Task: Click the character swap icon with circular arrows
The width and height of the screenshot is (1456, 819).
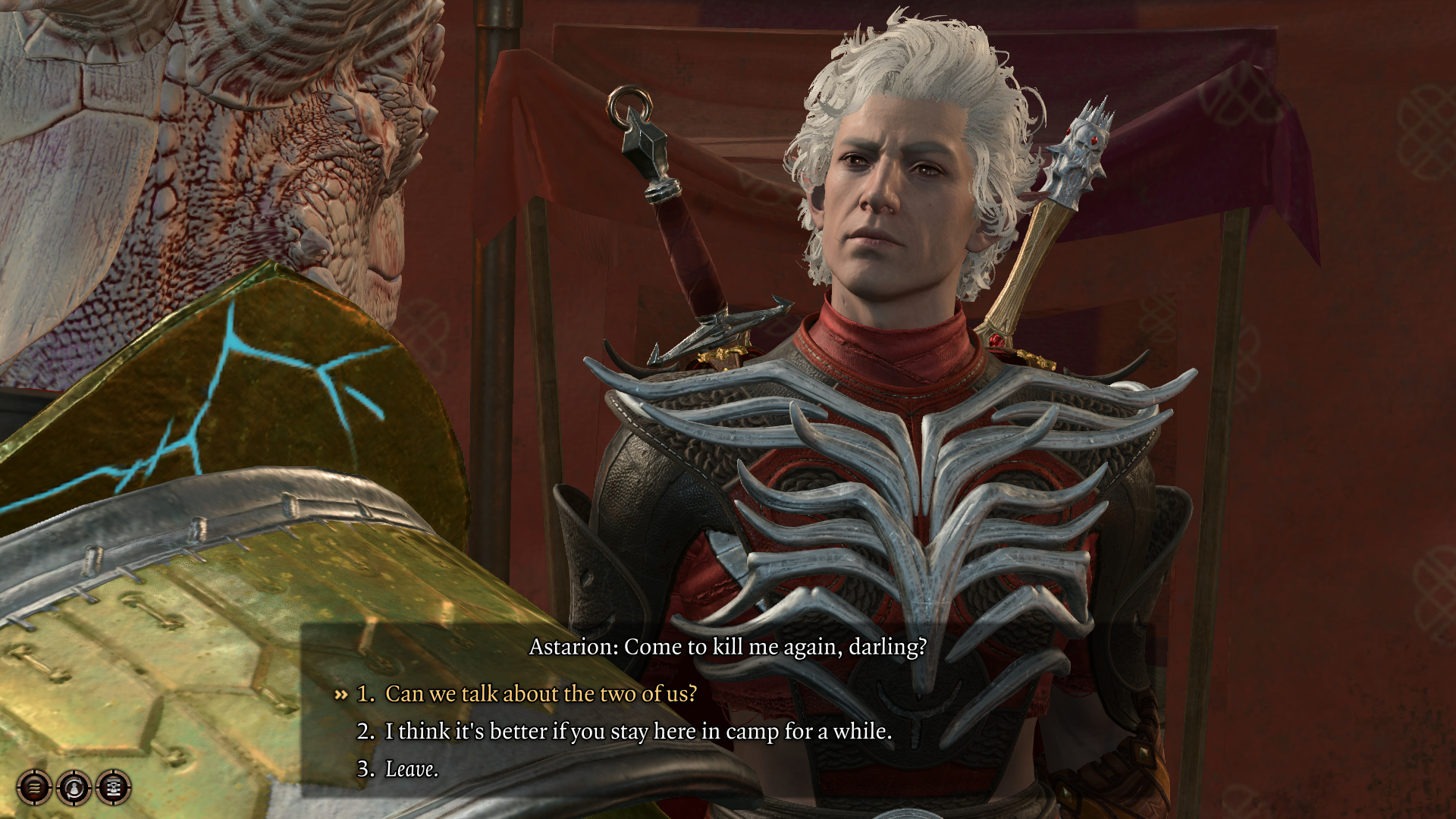Action: pos(74,788)
